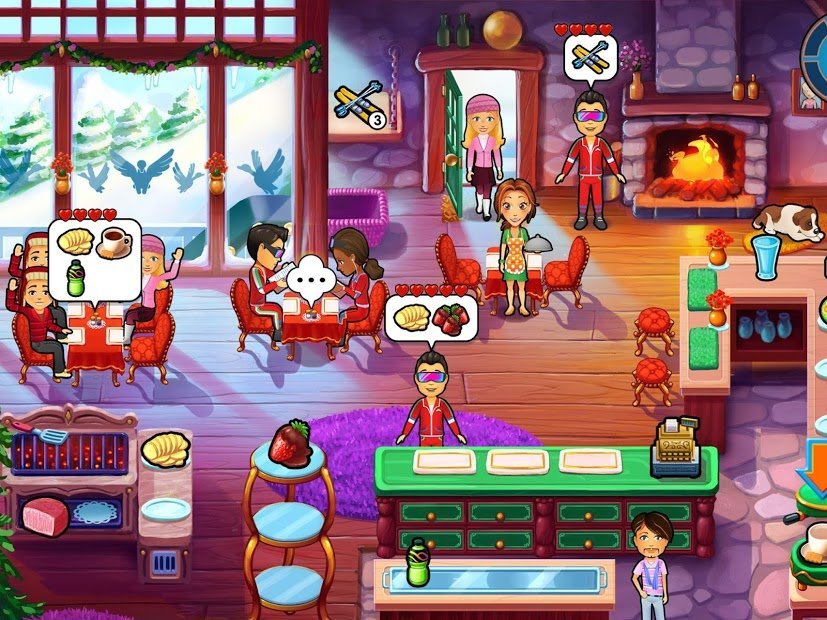Grab the pastry plate beside the grill
827x620 pixels.
point(165,452)
